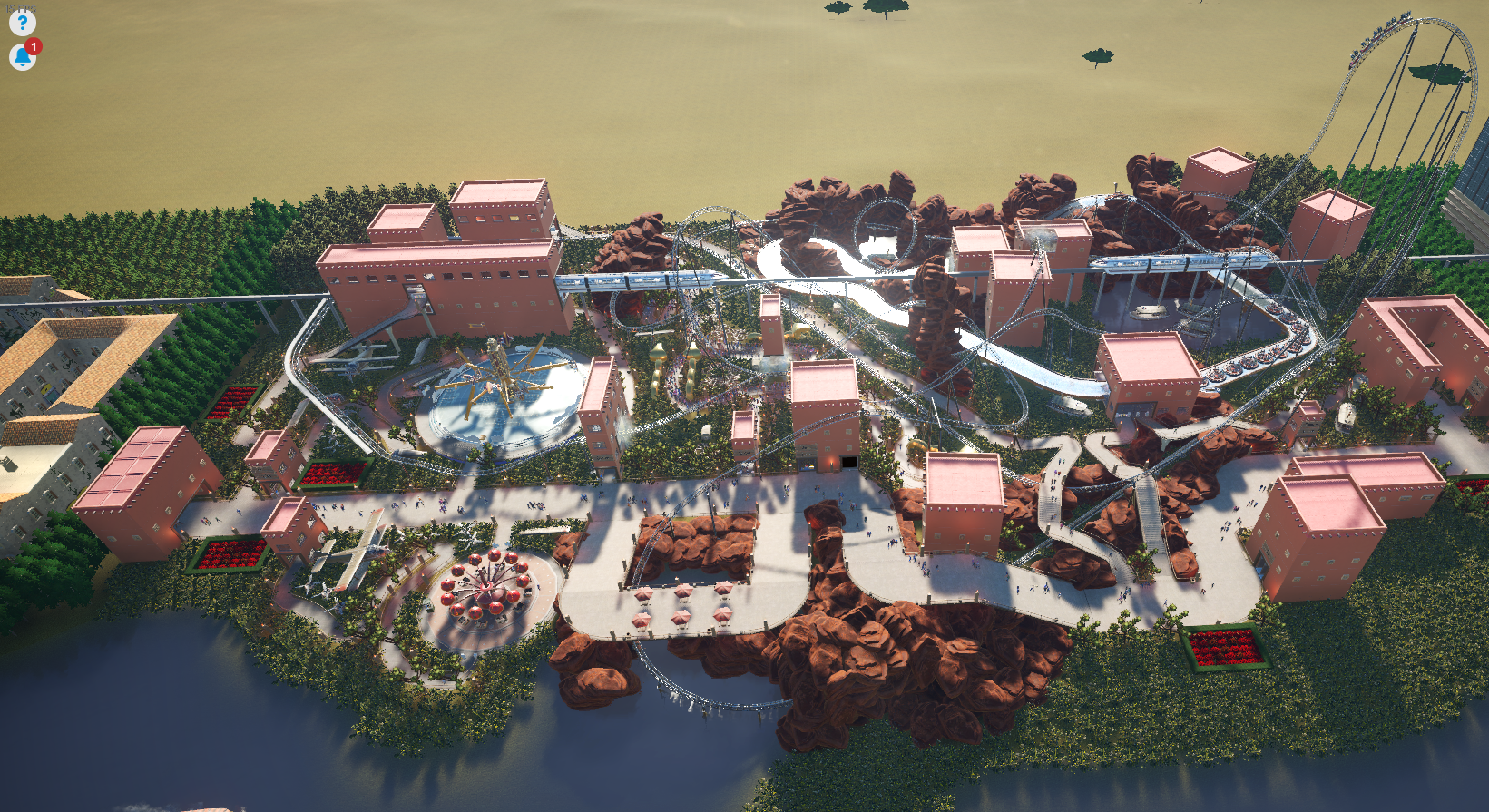Open notifications via the bell icon
Viewport: 1489px width, 812px height.
coord(20,57)
